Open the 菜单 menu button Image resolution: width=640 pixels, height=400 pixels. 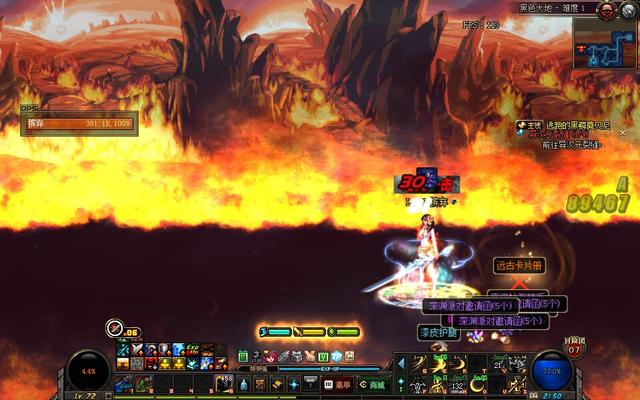pos(341,384)
